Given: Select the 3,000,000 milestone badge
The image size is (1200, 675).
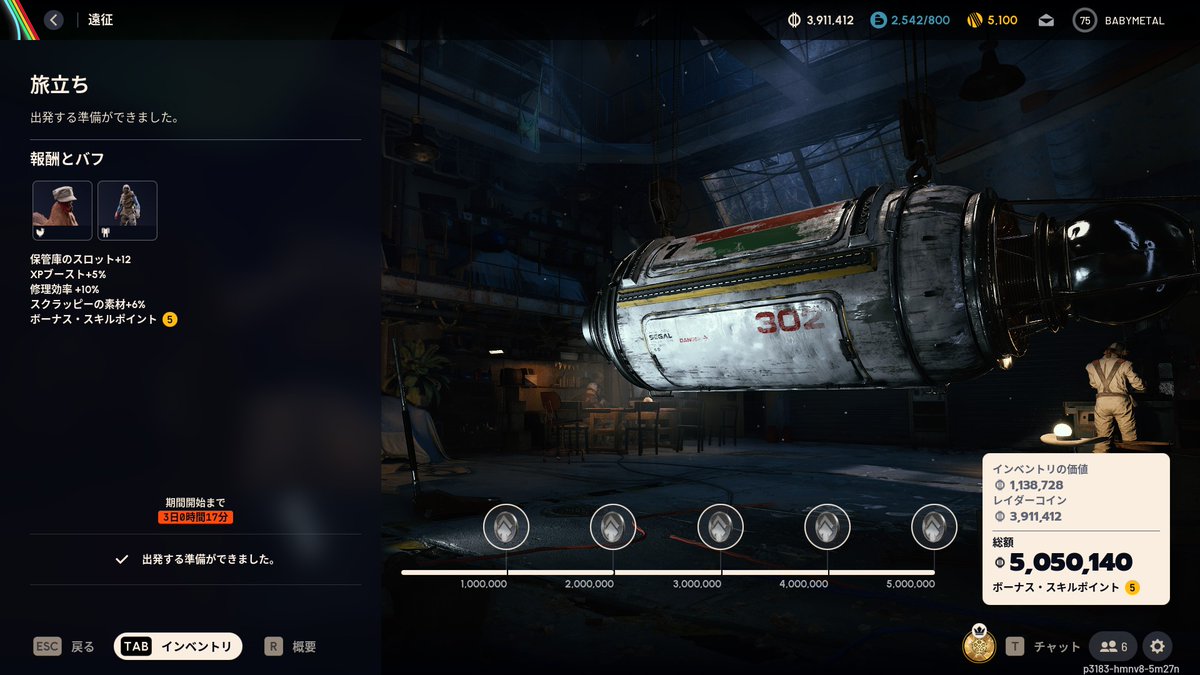Looking at the screenshot, I should tap(720, 526).
